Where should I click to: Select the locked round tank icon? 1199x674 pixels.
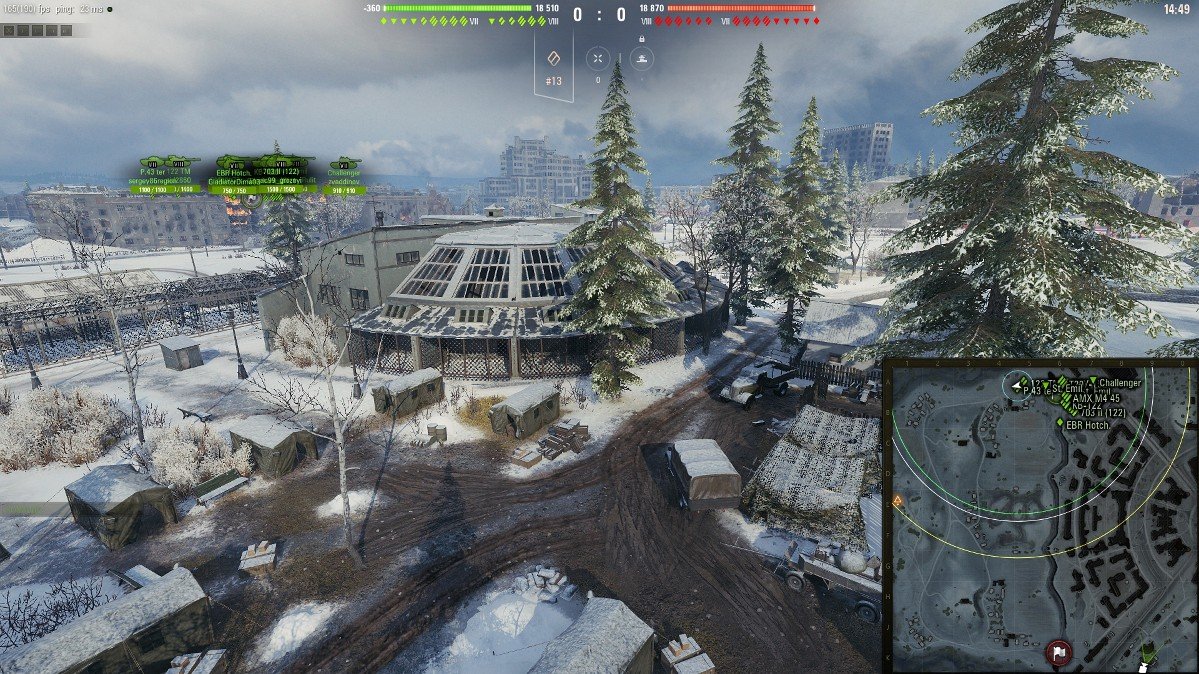(641, 58)
